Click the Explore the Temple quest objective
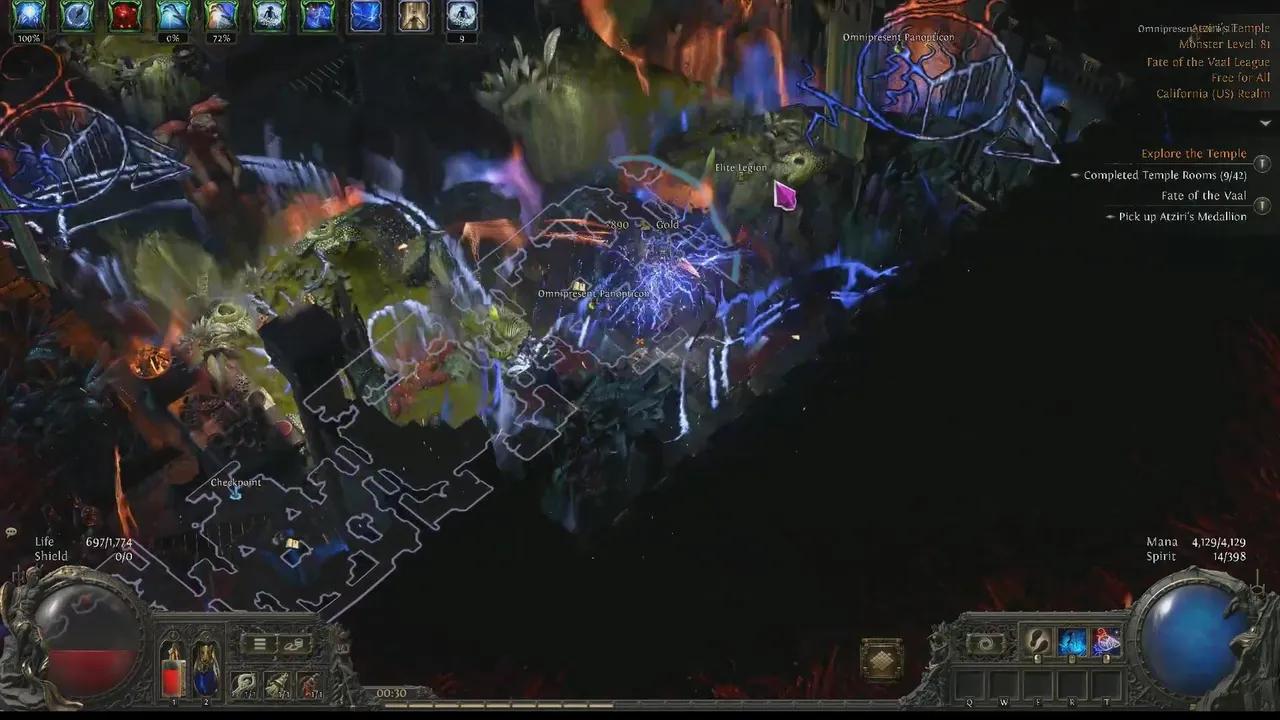Viewport: 1280px width, 720px height. coord(1195,153)
